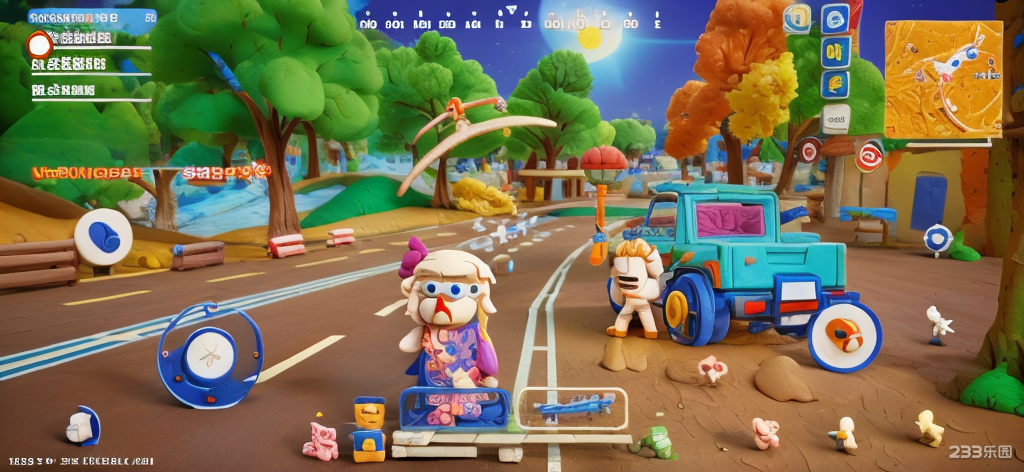
Task: Open the orange minimap
Action: [943, 79]
